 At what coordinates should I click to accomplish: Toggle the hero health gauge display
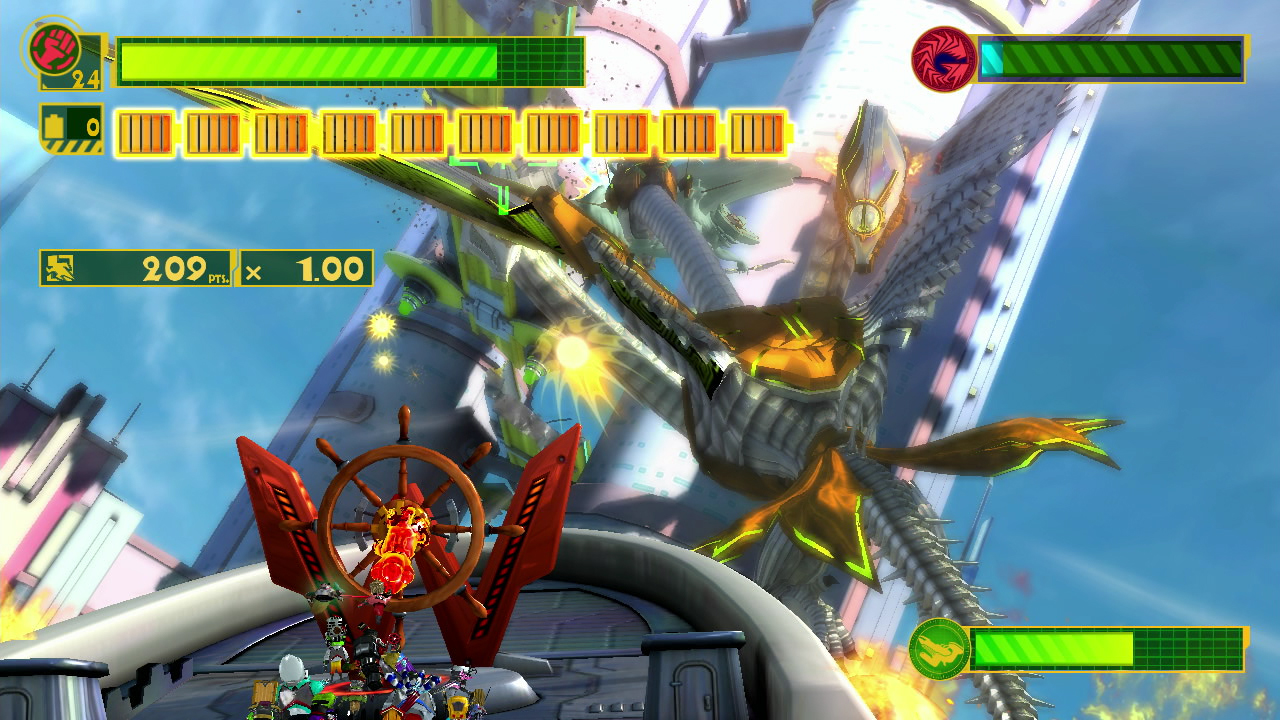click(x=350, y=57)
